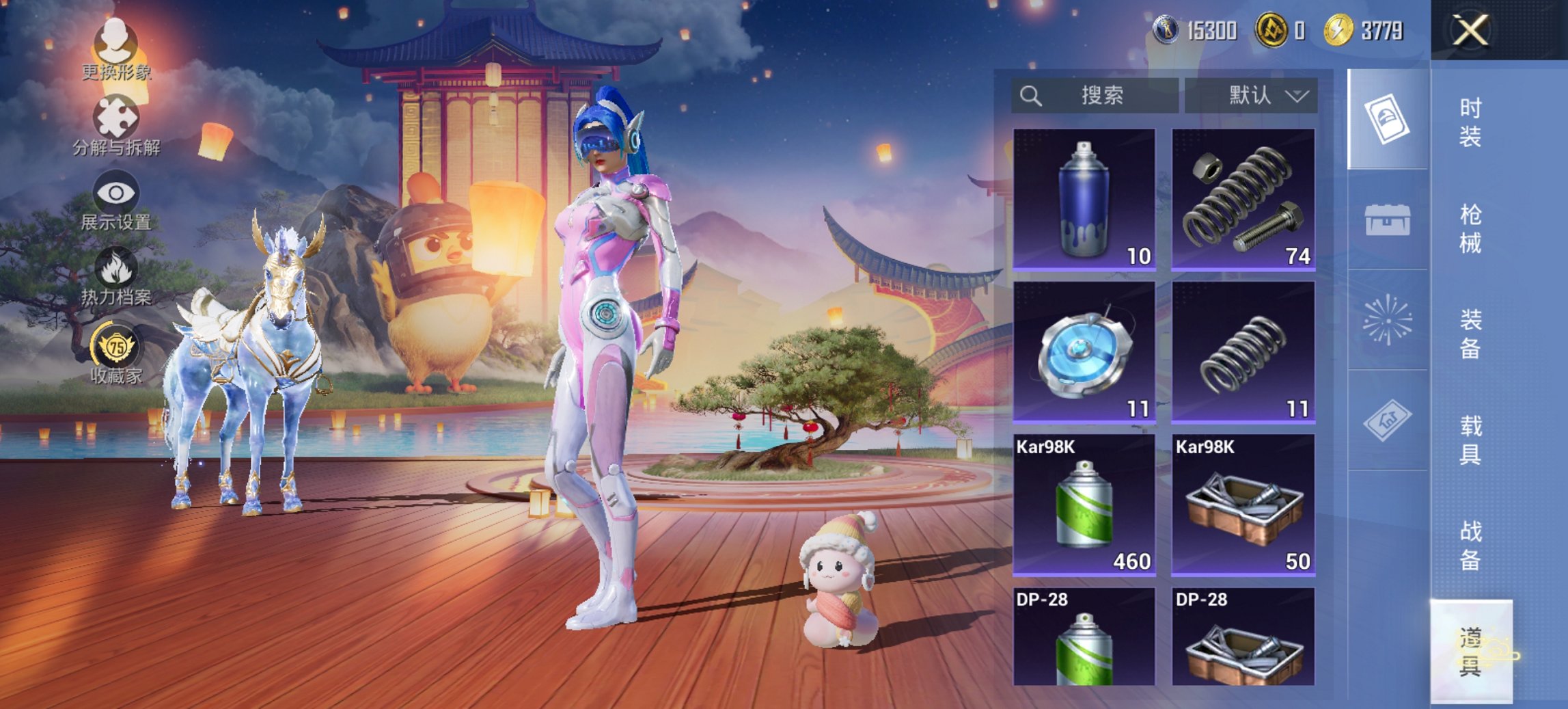
Task: Select the Kar98K parts crate slot
Action: click(x=1243, y=505)
